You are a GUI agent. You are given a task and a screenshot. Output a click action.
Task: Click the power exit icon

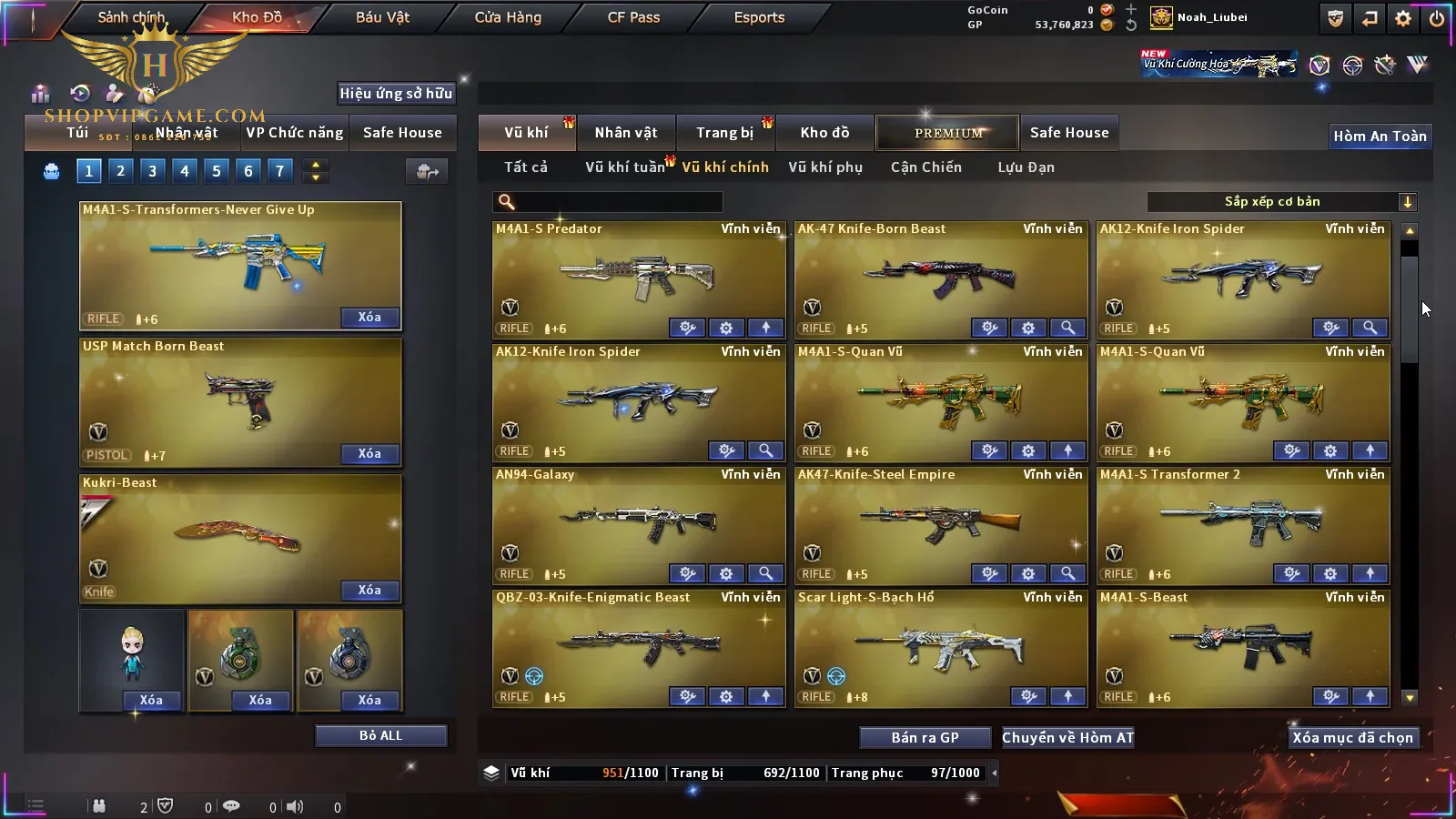[1436, 18]
